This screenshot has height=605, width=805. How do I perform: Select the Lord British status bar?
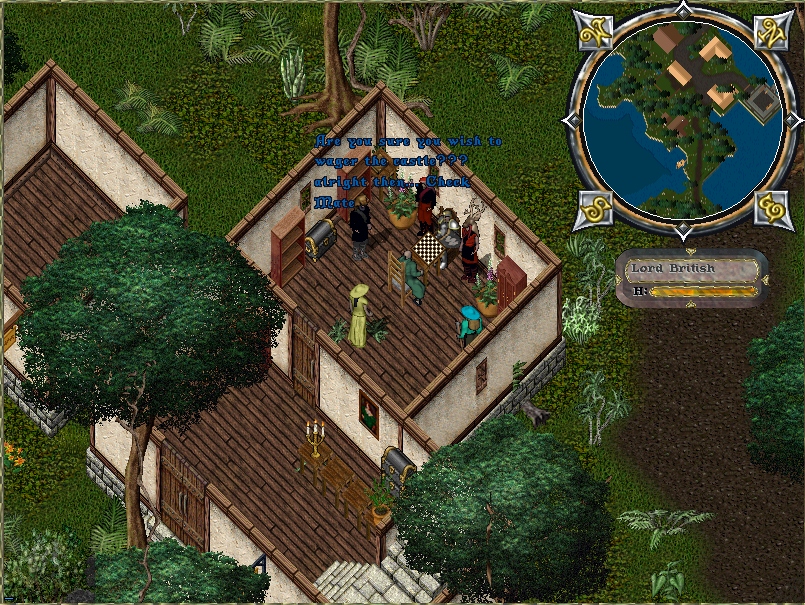click(x=692, y=278)
